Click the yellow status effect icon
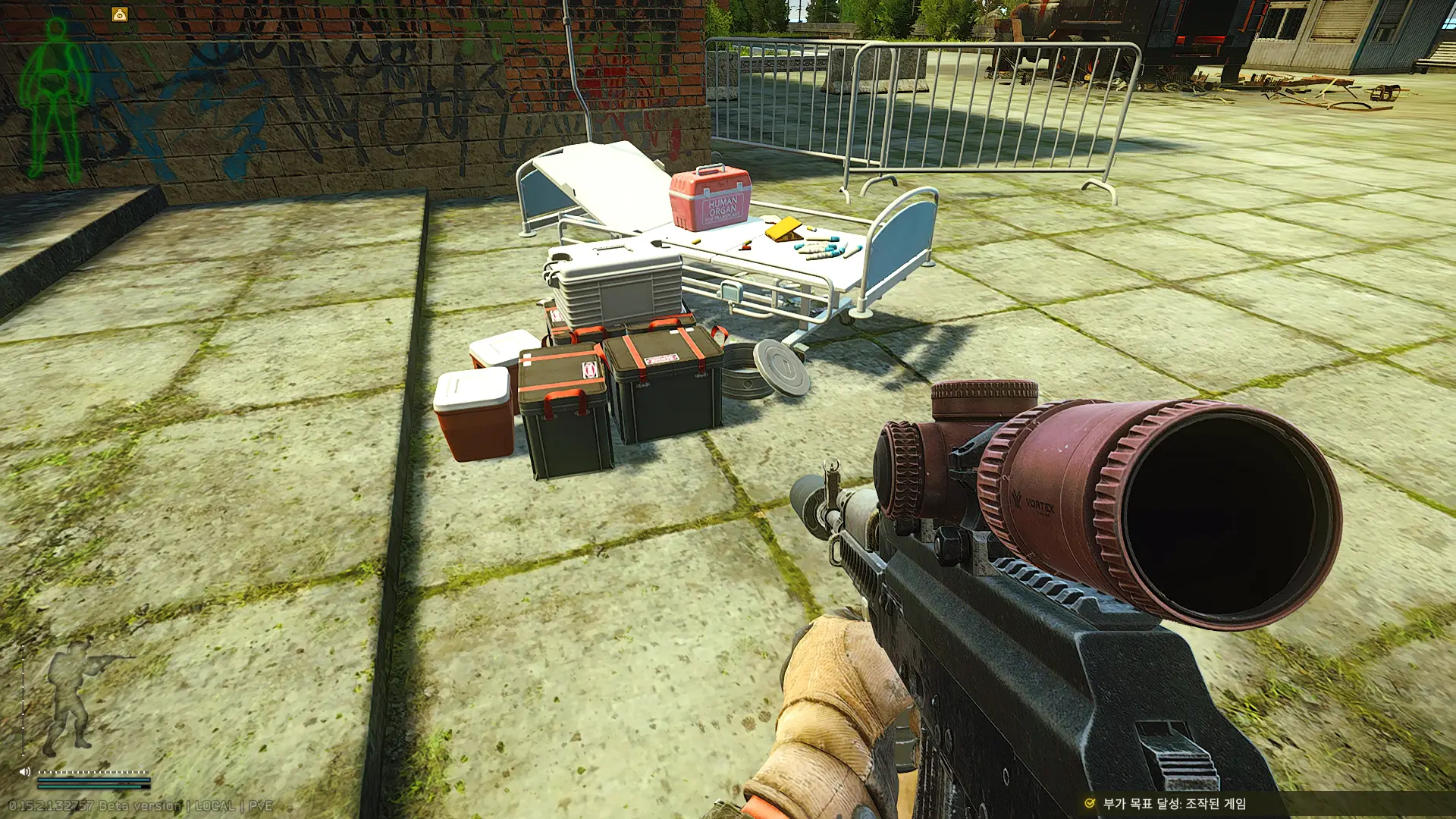 click(120, 14)
